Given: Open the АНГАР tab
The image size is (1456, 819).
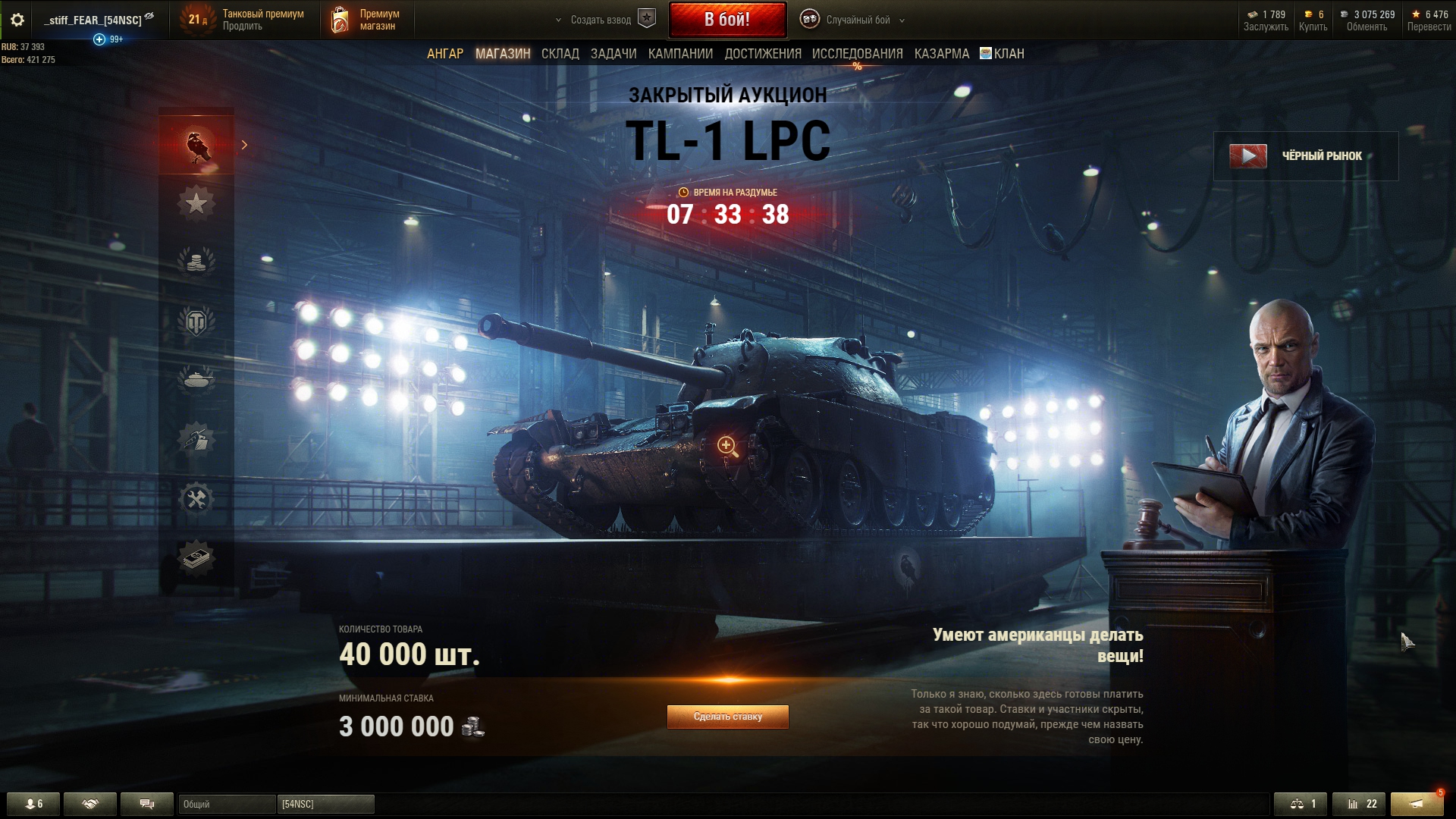Looking at the screenshot, I should (x=445, y=54).
